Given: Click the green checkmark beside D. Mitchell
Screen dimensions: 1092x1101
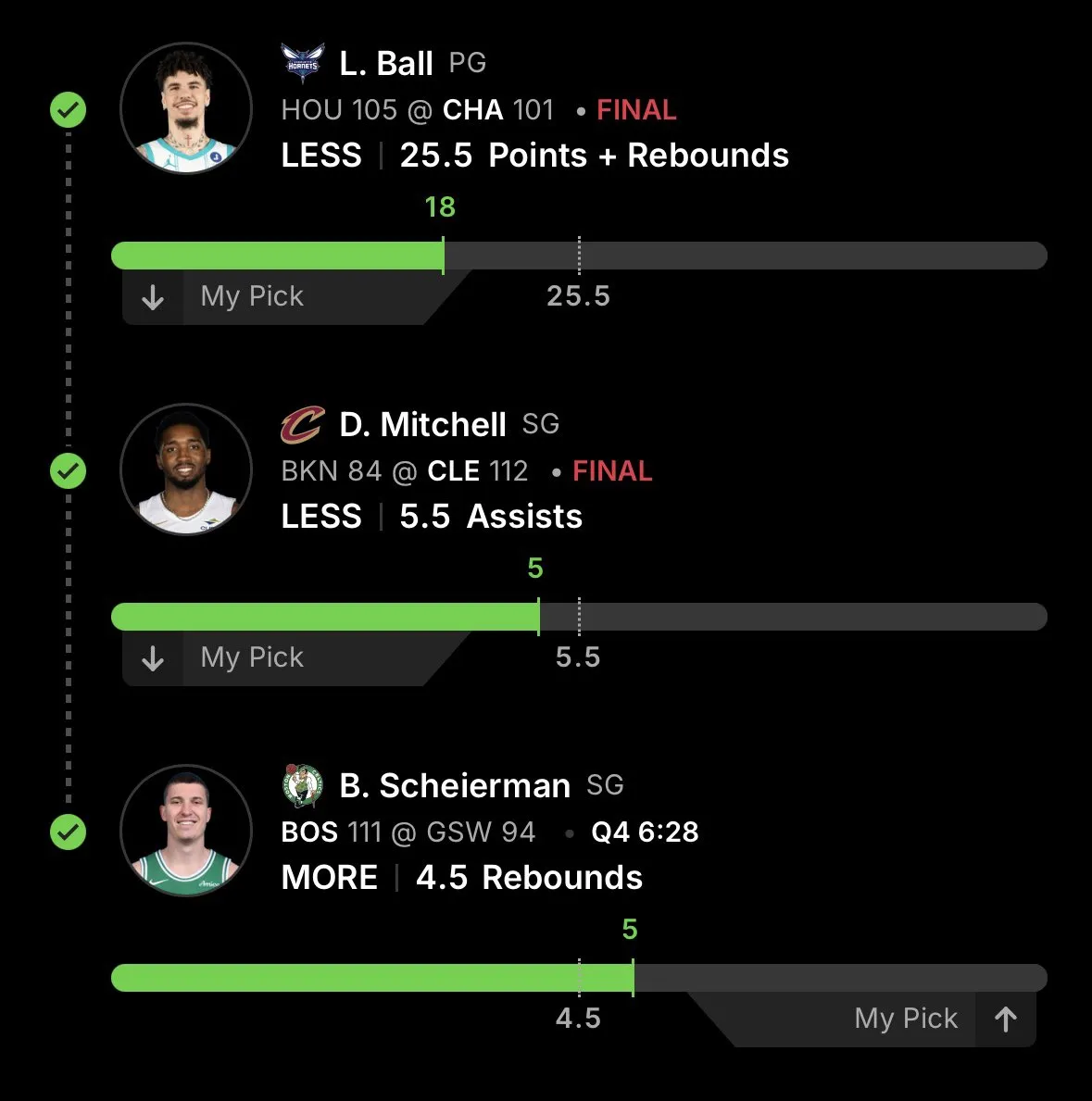Looking at the screenshot, I should click(x=68, y=471).
